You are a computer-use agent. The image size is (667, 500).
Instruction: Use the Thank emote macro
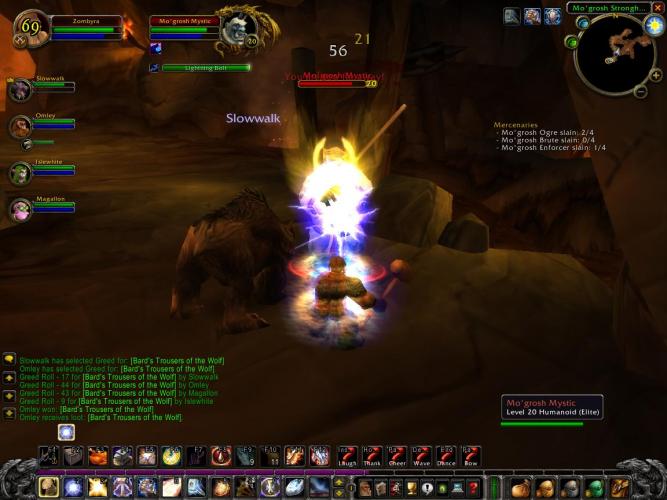[x=372, y=456]
